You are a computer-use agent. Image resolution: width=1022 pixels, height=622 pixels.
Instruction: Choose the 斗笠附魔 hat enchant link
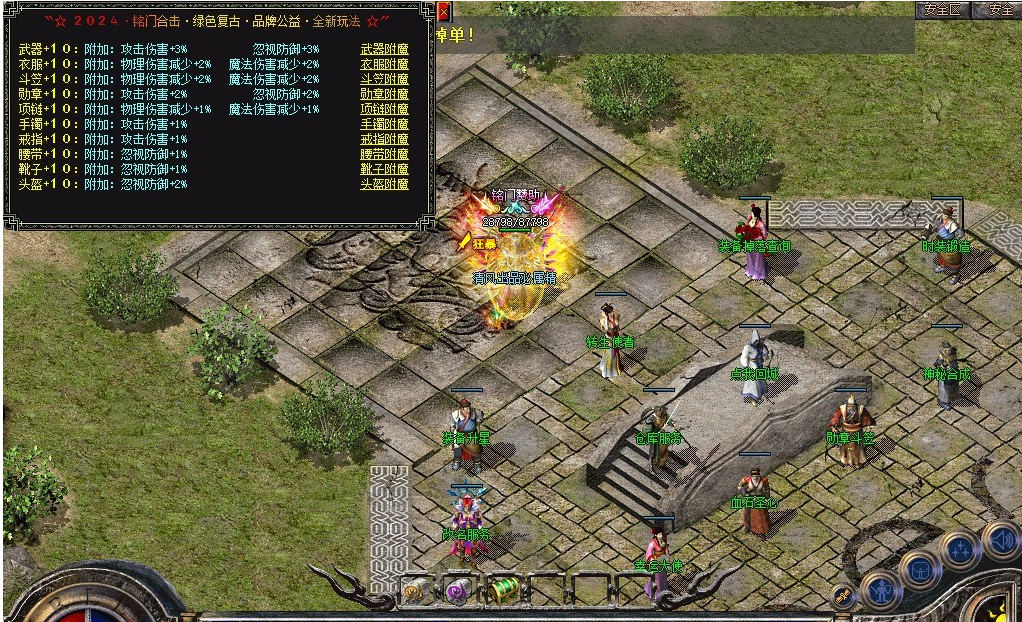(384, 79)
